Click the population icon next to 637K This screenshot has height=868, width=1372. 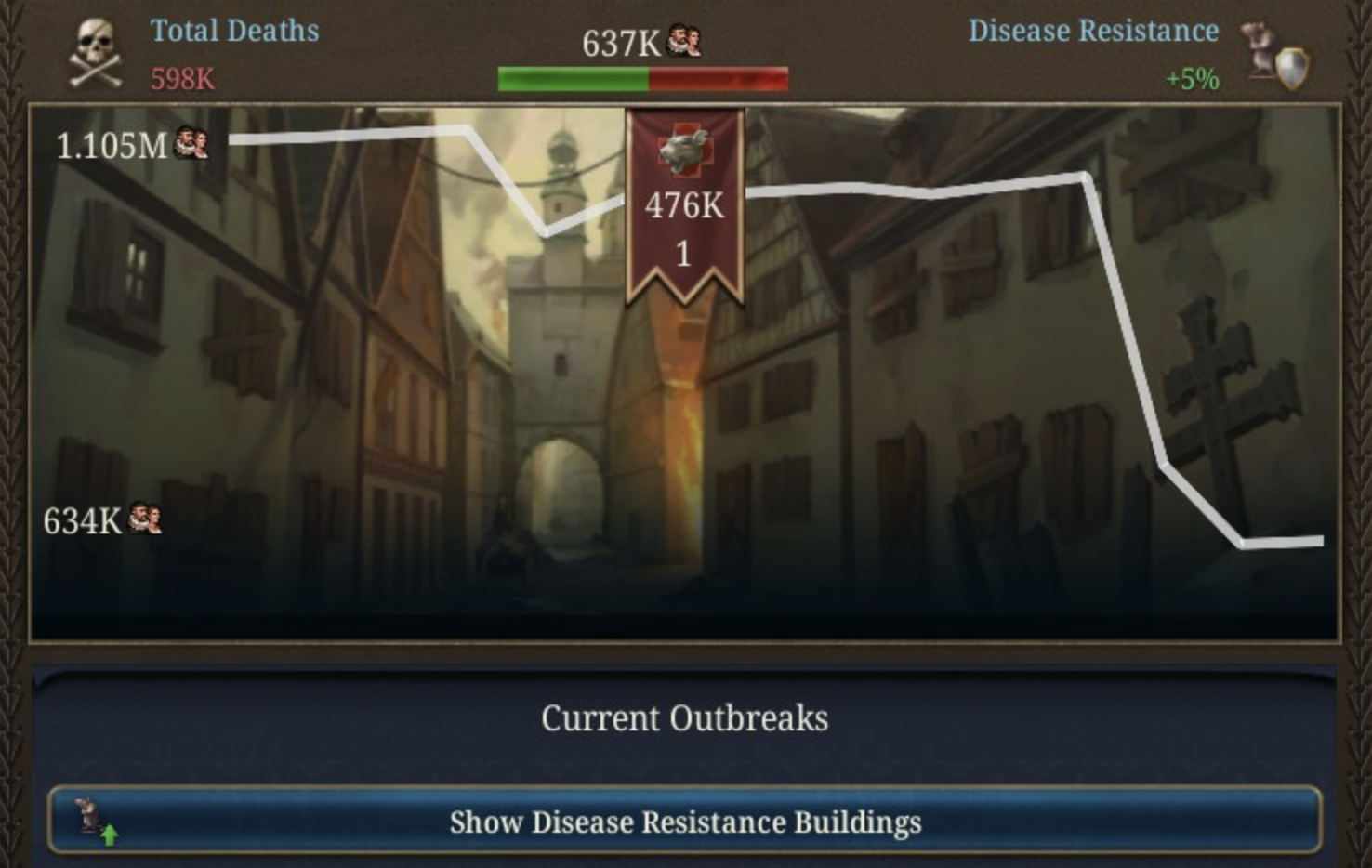click(x=684, y=39)
